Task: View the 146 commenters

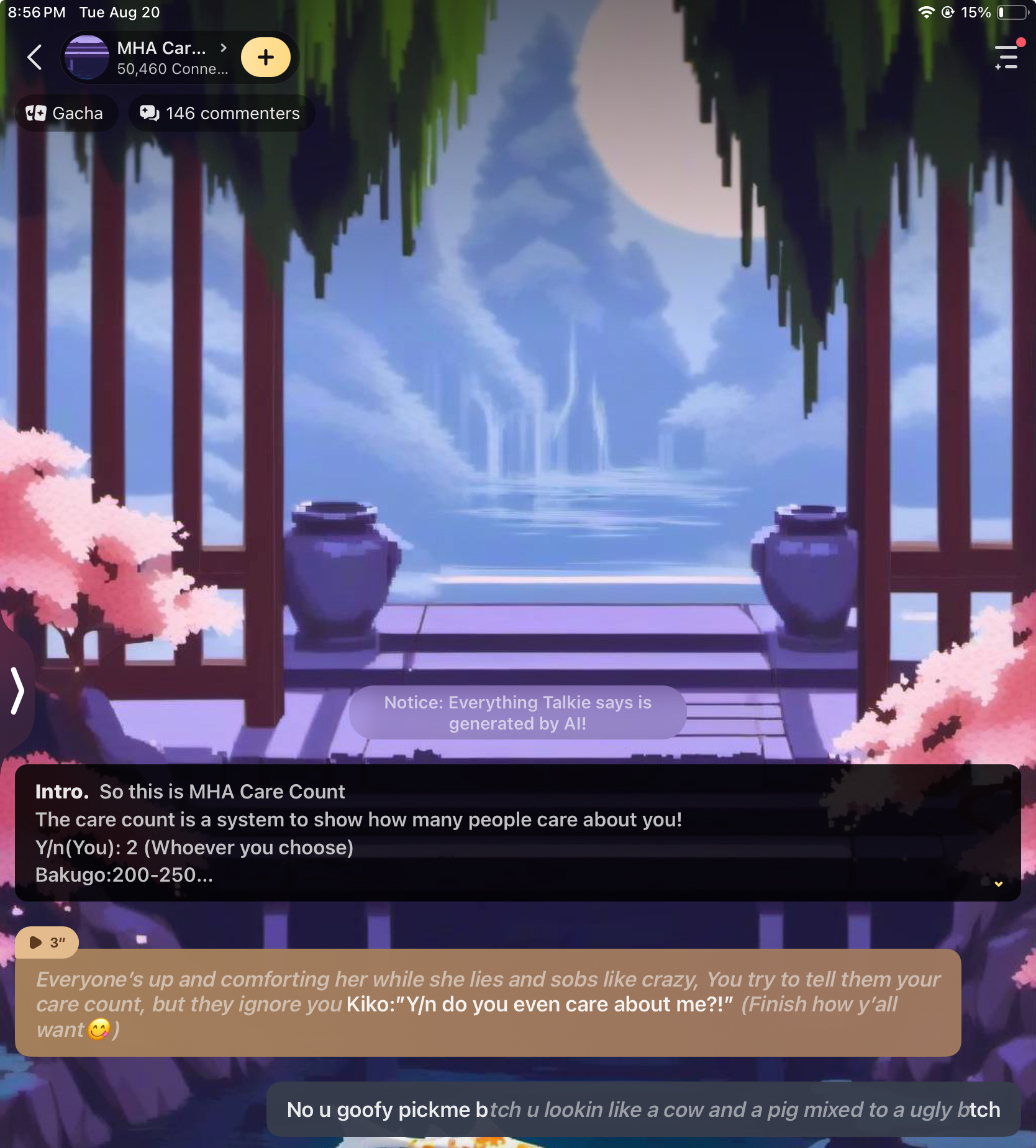Action: click(x=220, y=113)
